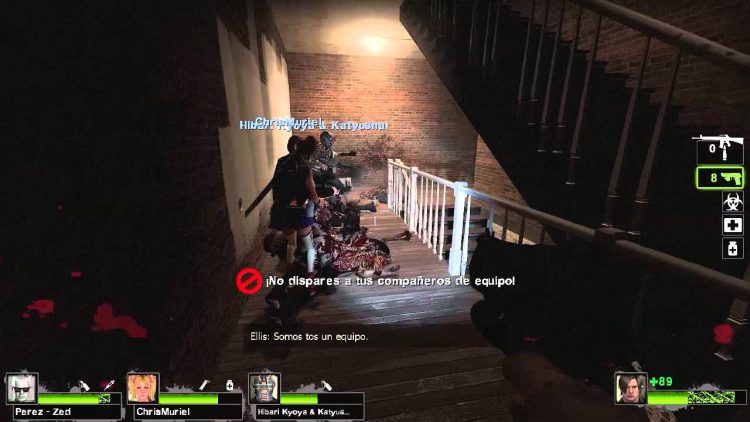The height and width of the screenshot is (422, 750).
Task: Click your own survivor portrait
Action: [632, 388]
